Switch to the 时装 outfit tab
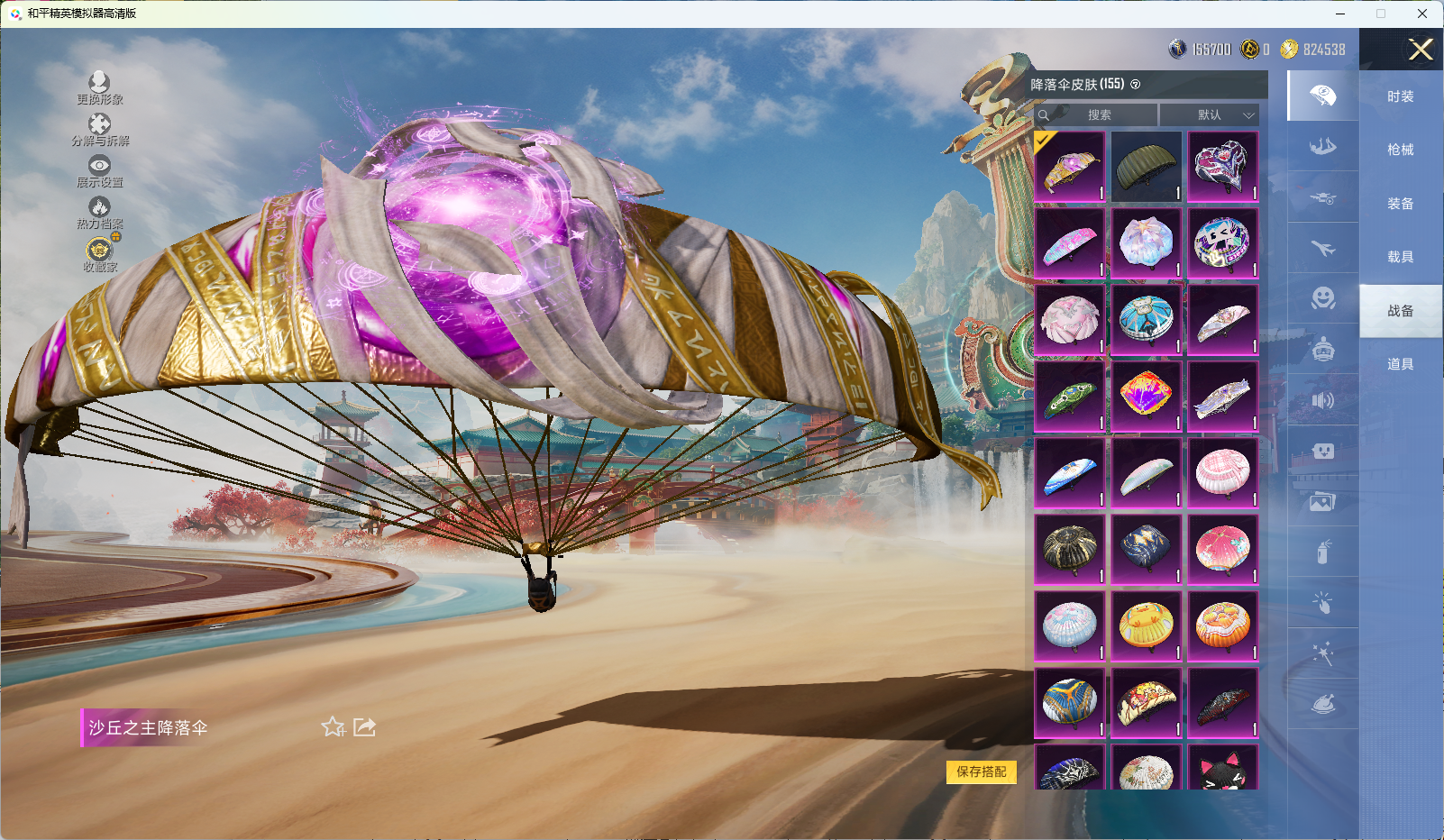Image resolution: width=1444 pixels, height=840 pixels. tap(1400, 96)
